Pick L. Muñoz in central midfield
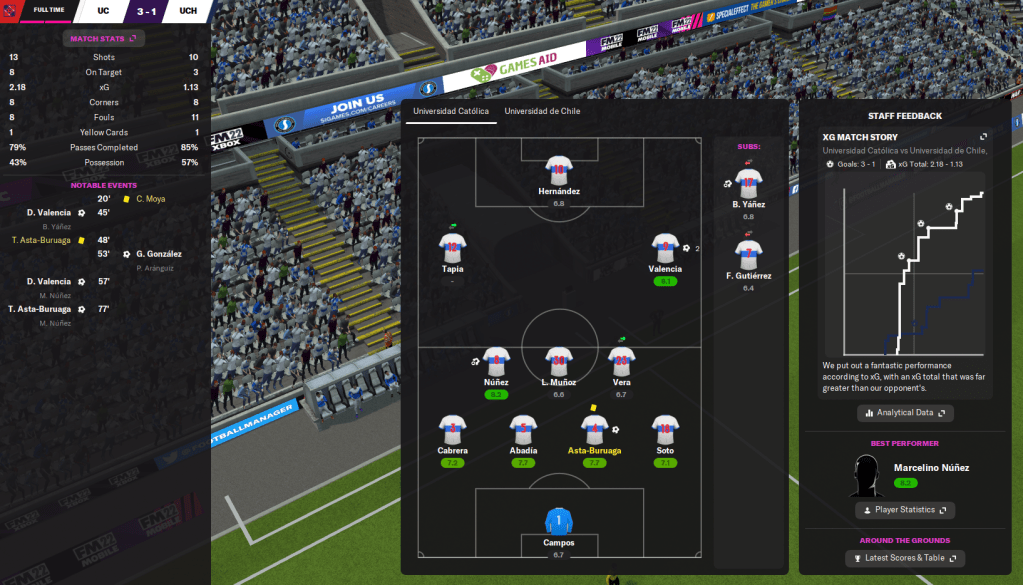 [x=558, y=361]
